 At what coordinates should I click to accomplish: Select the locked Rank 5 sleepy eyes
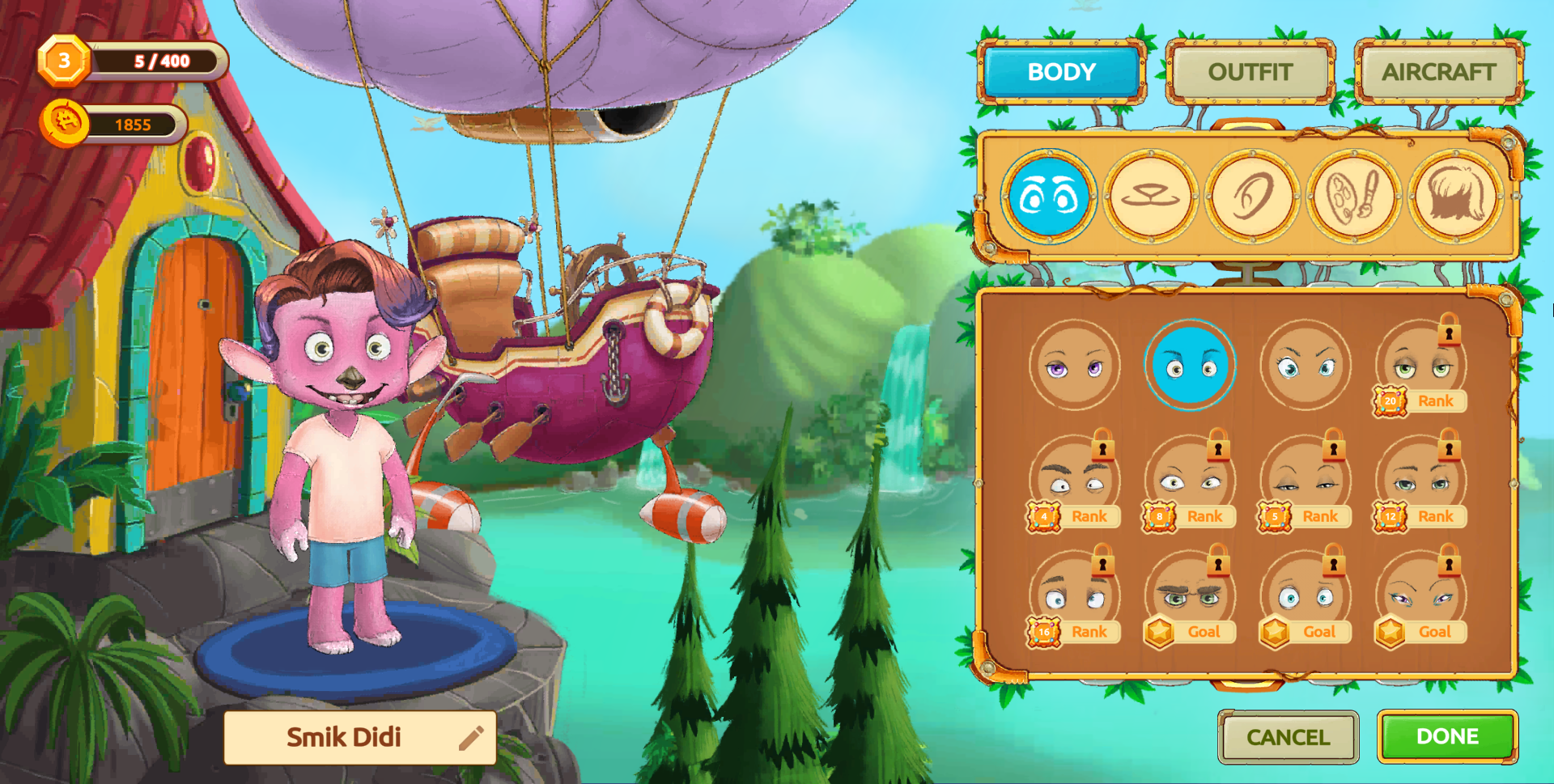point(1305,481)
